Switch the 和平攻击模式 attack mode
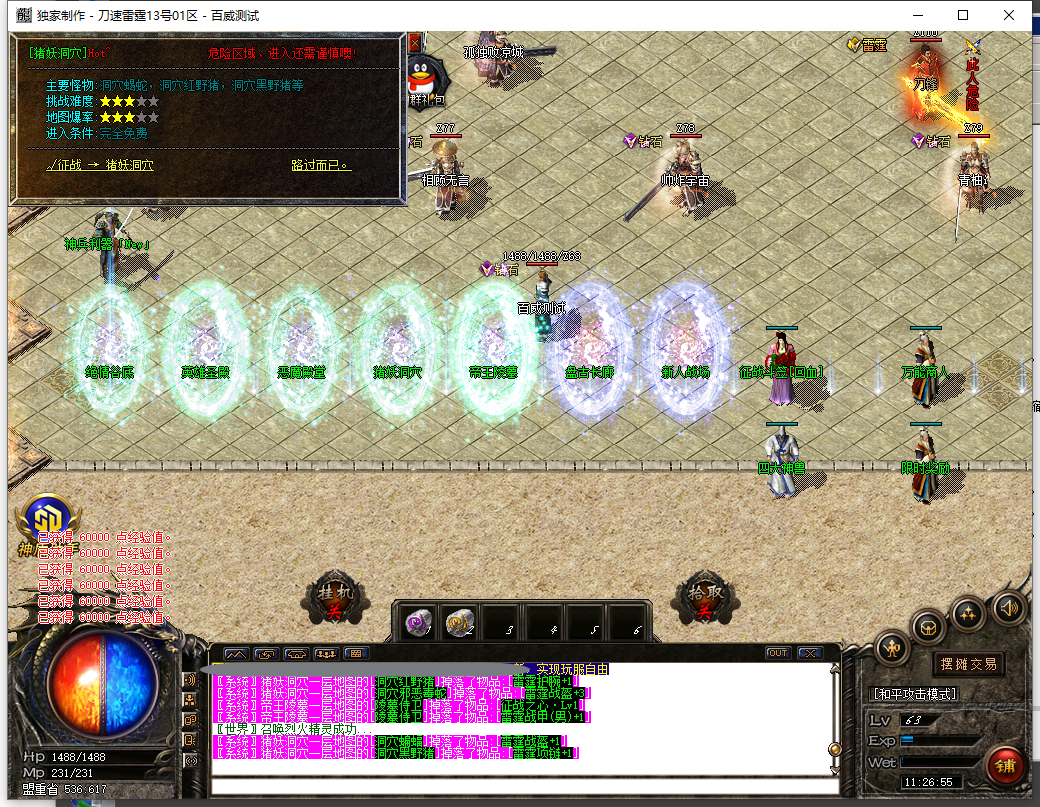Viewport: 1040px width, 807px height. [915, 694]
